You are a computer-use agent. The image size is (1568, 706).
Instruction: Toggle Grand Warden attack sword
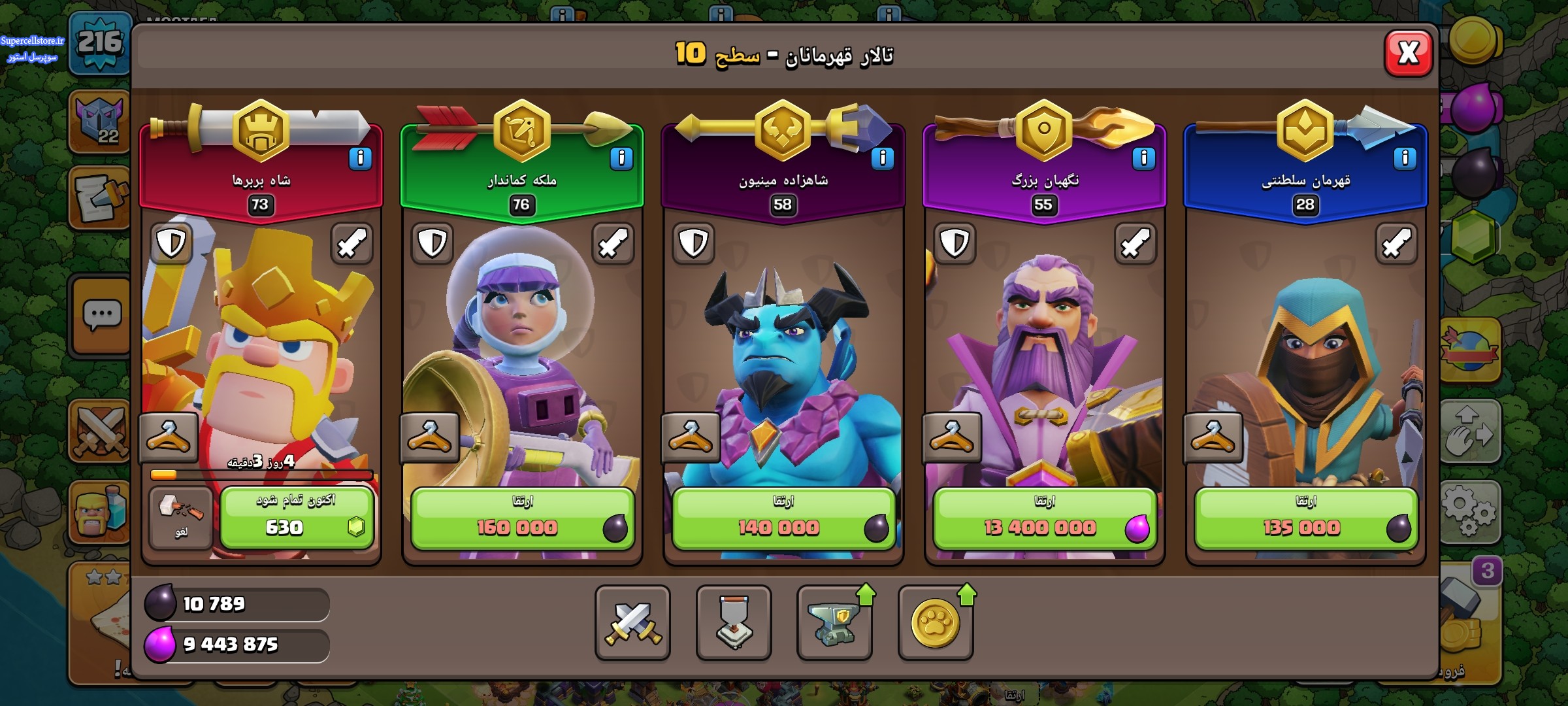click(1135, 244)
